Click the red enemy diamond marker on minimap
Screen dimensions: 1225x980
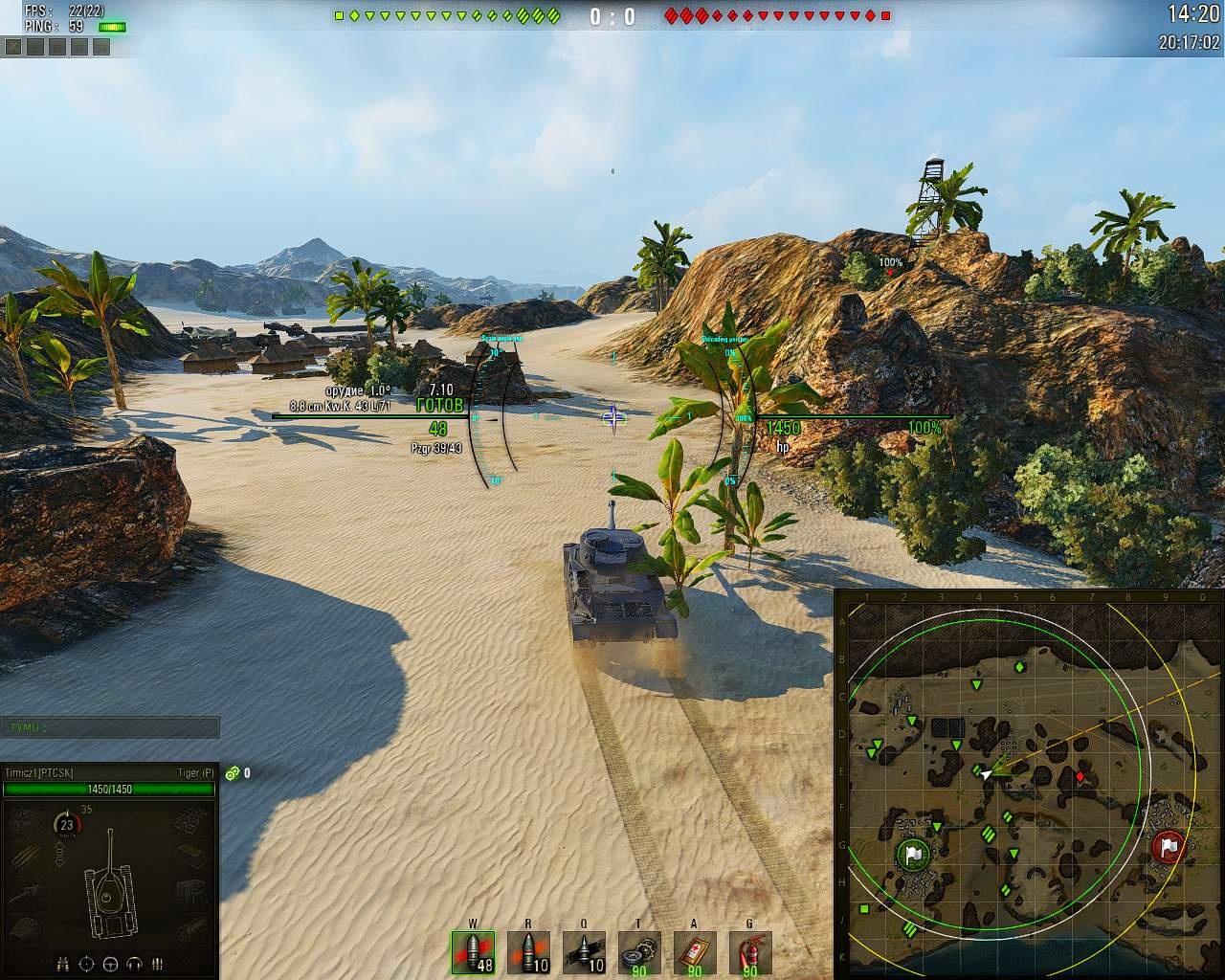tap(1080, 776)
